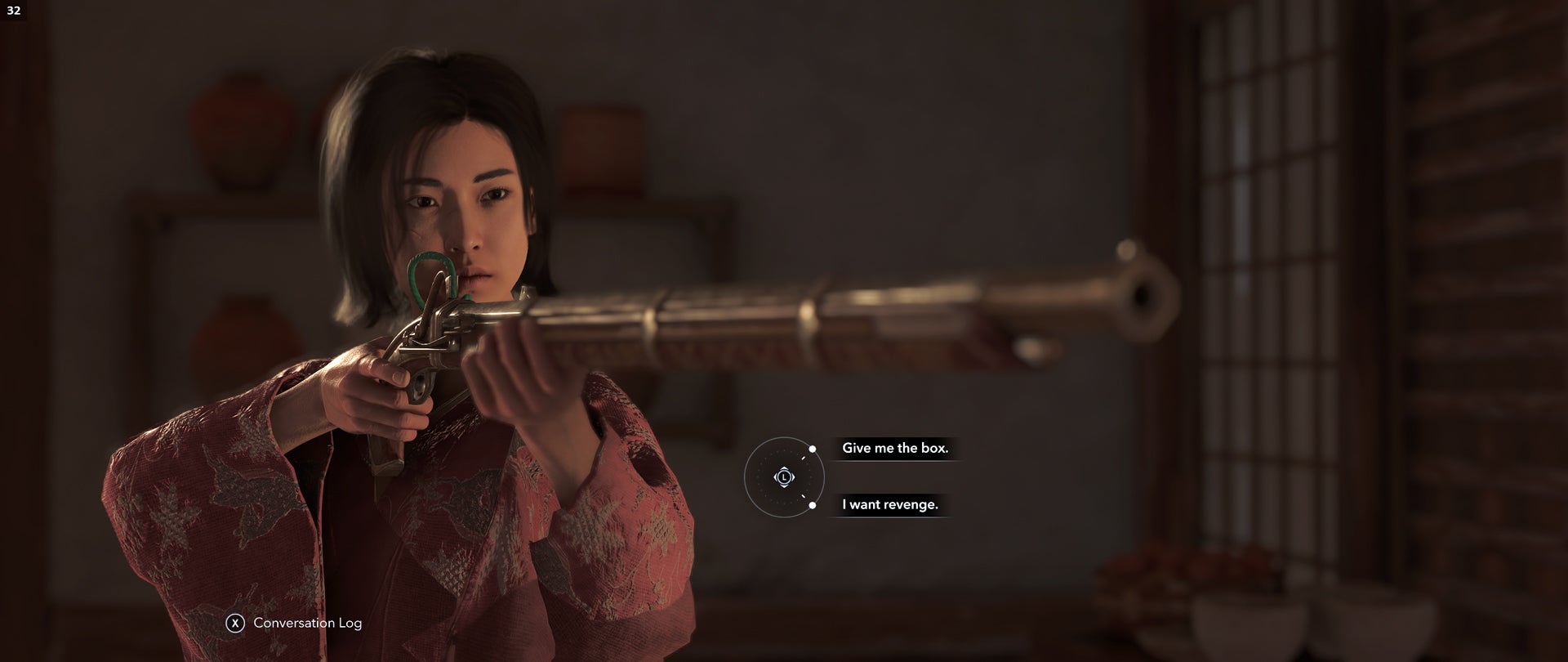
Task: Click the '32' counter in the top-left corner
Action: click(x=15, y=11)
